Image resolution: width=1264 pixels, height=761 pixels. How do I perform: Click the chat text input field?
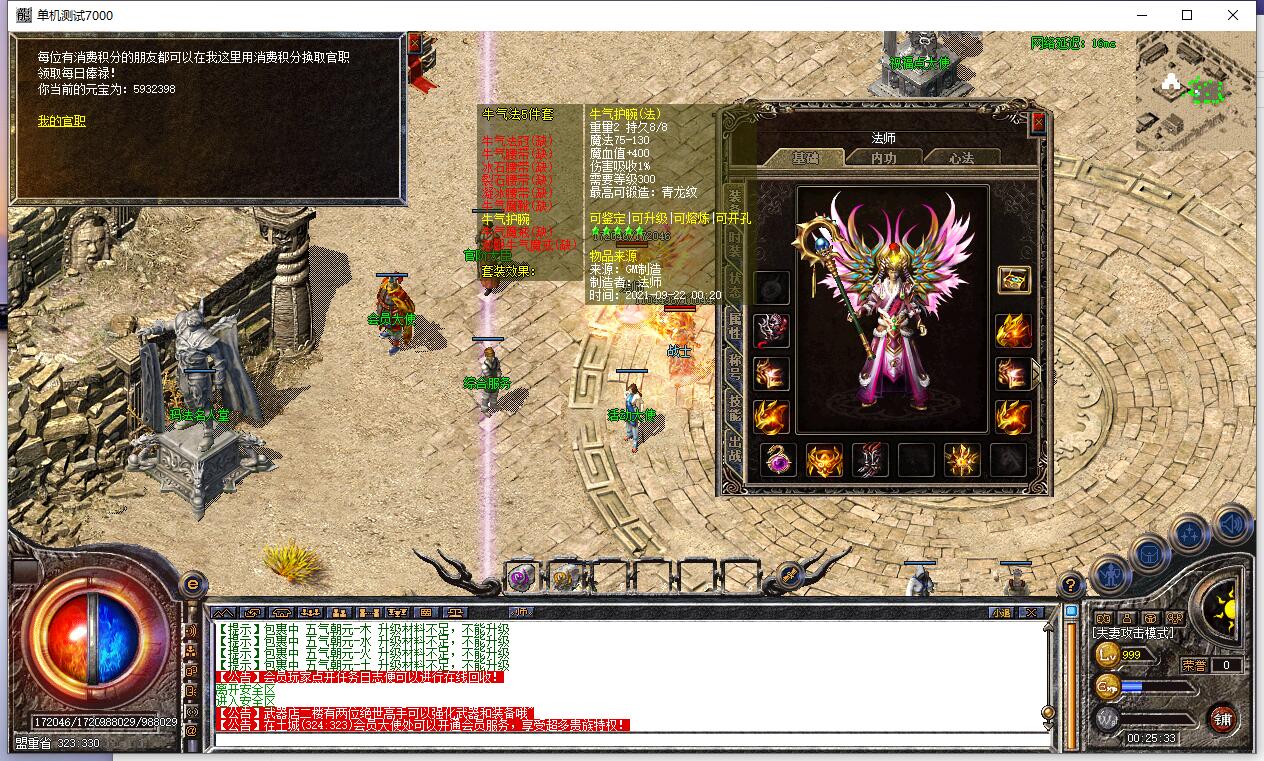pos(630,741)
